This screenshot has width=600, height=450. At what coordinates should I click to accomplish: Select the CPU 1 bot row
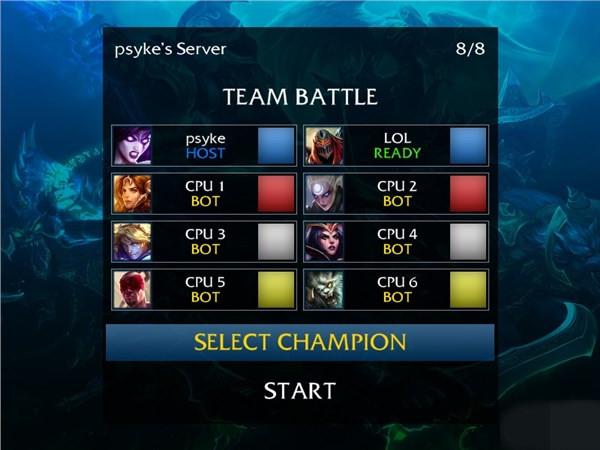[205, 193]
